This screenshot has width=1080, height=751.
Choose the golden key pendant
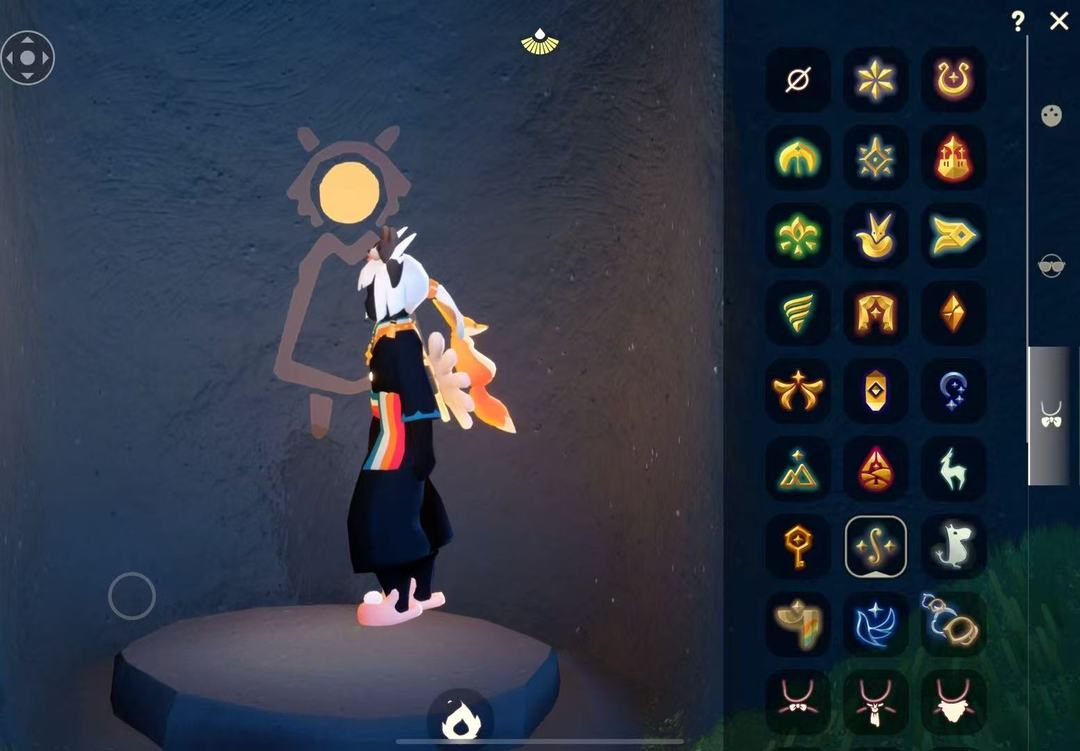point(798,547)
